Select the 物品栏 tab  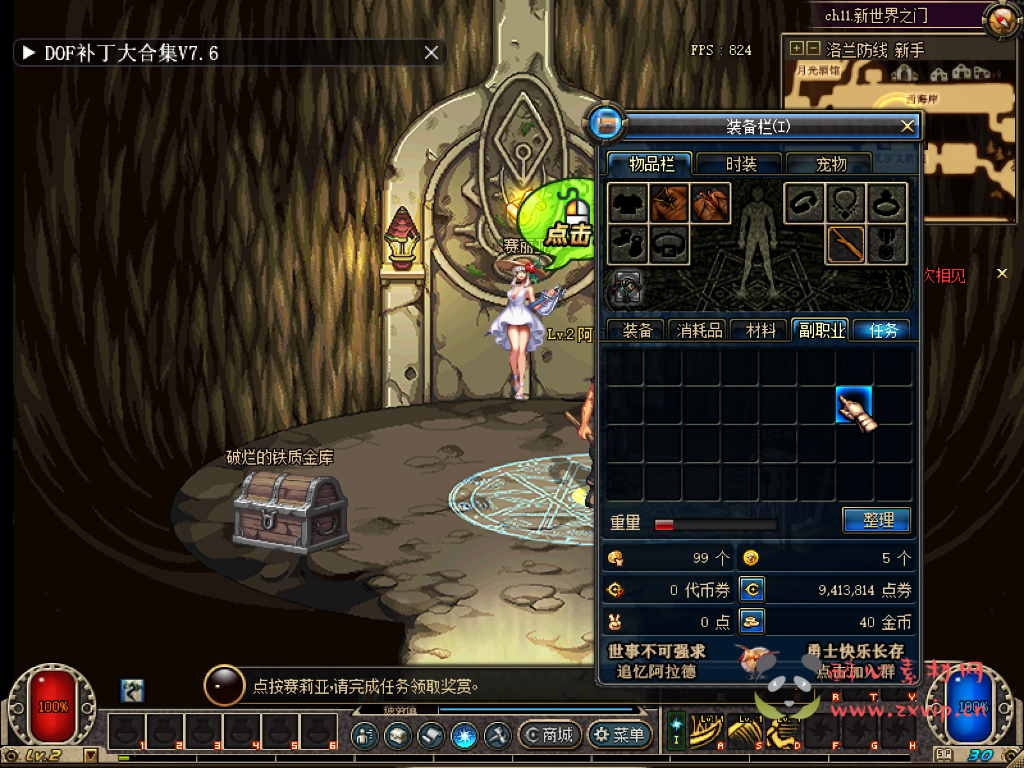pyautogui.click(x=651, y=164)
